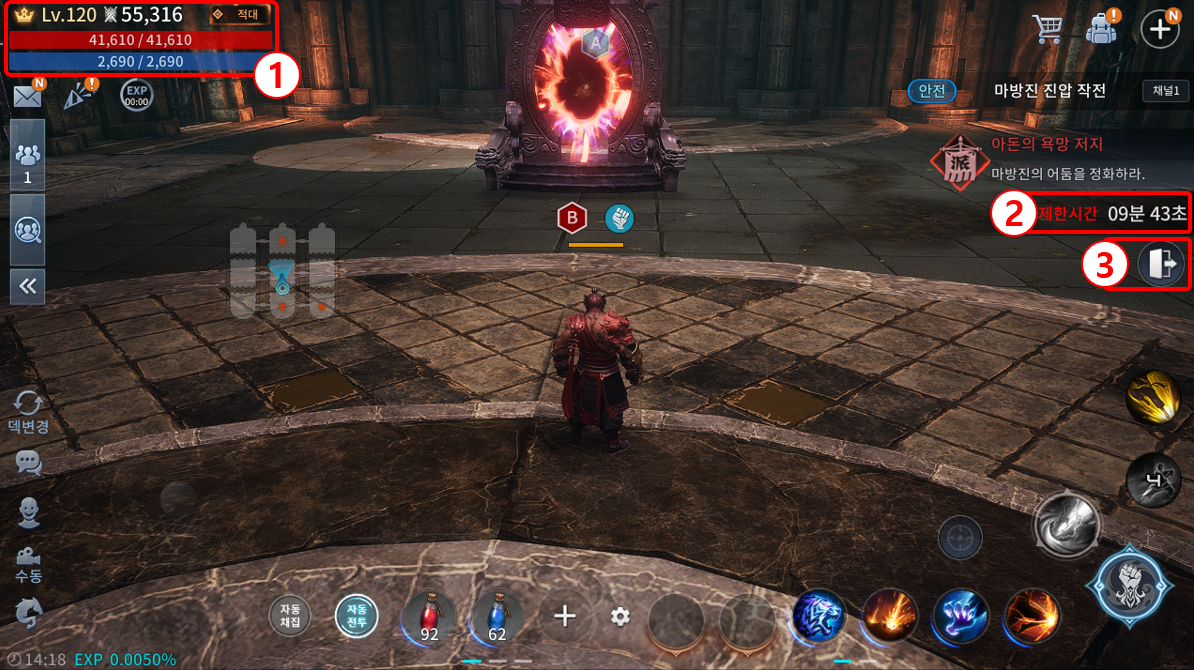Expand the plus main menu
The image size is (1194, 670).
[1160, 29]
